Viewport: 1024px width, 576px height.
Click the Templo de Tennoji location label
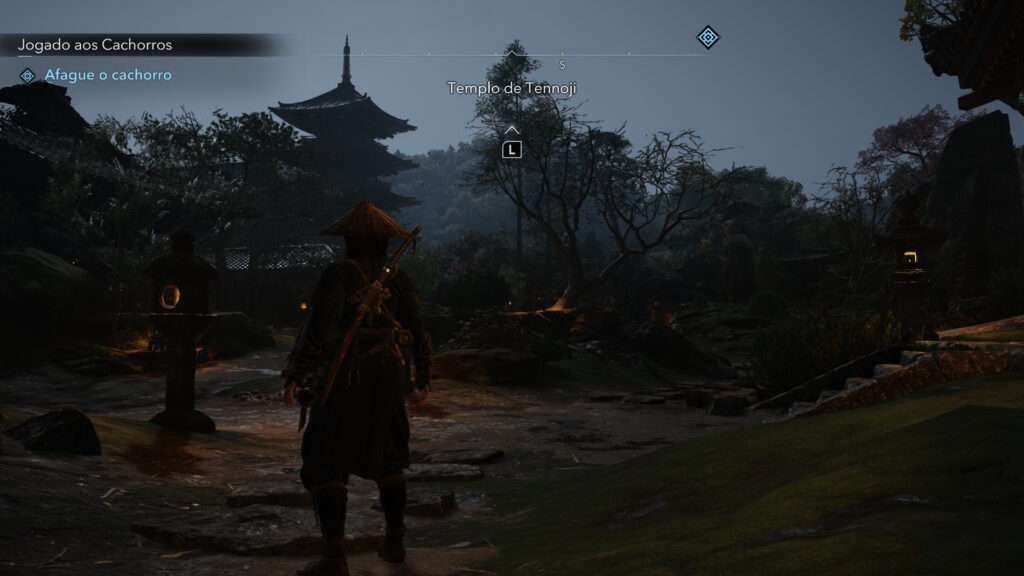pos(512,88)
